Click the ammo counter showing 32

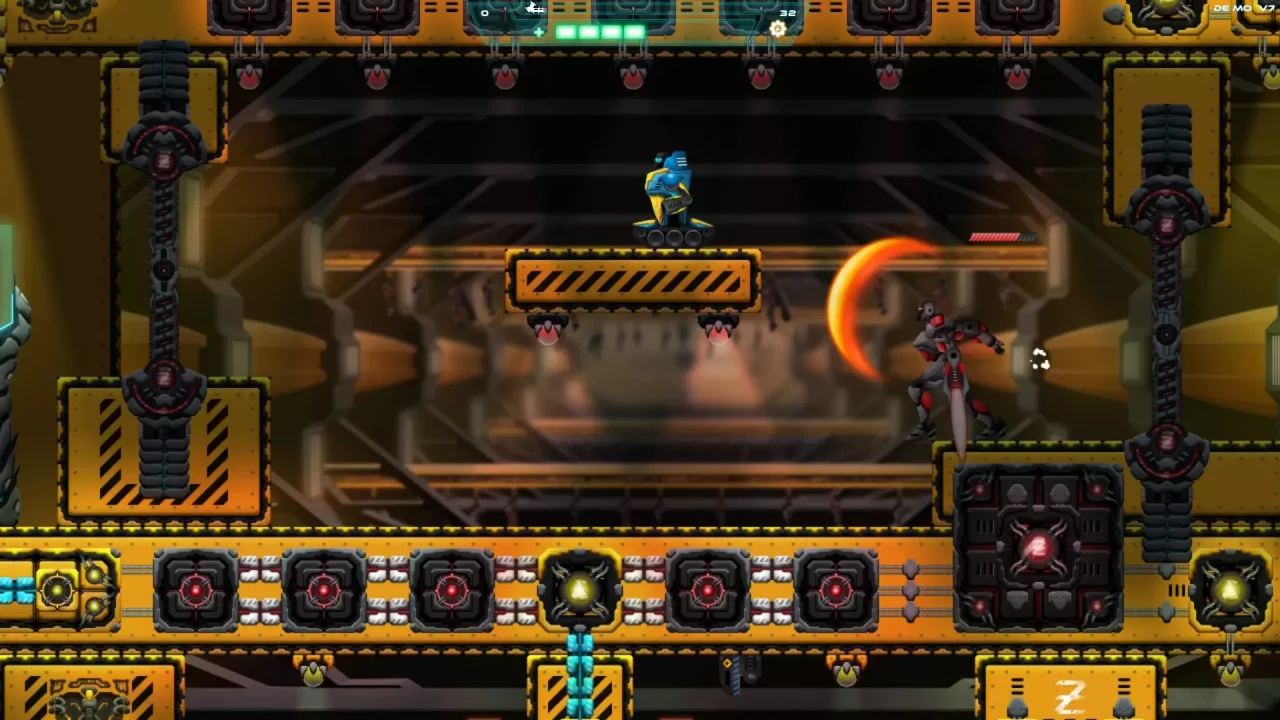pyautogui.click(x=787, y=13)
